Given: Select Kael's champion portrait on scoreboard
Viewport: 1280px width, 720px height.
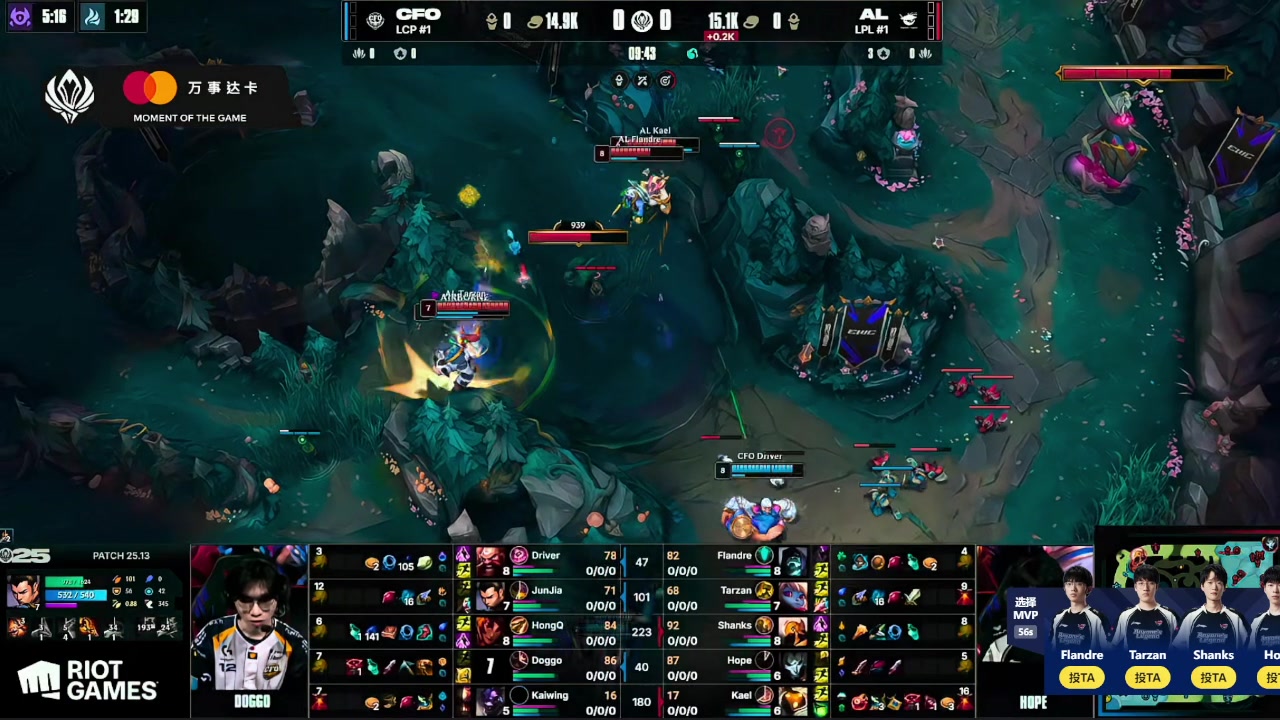Looking at the screenshot, I should pos(793,702).
